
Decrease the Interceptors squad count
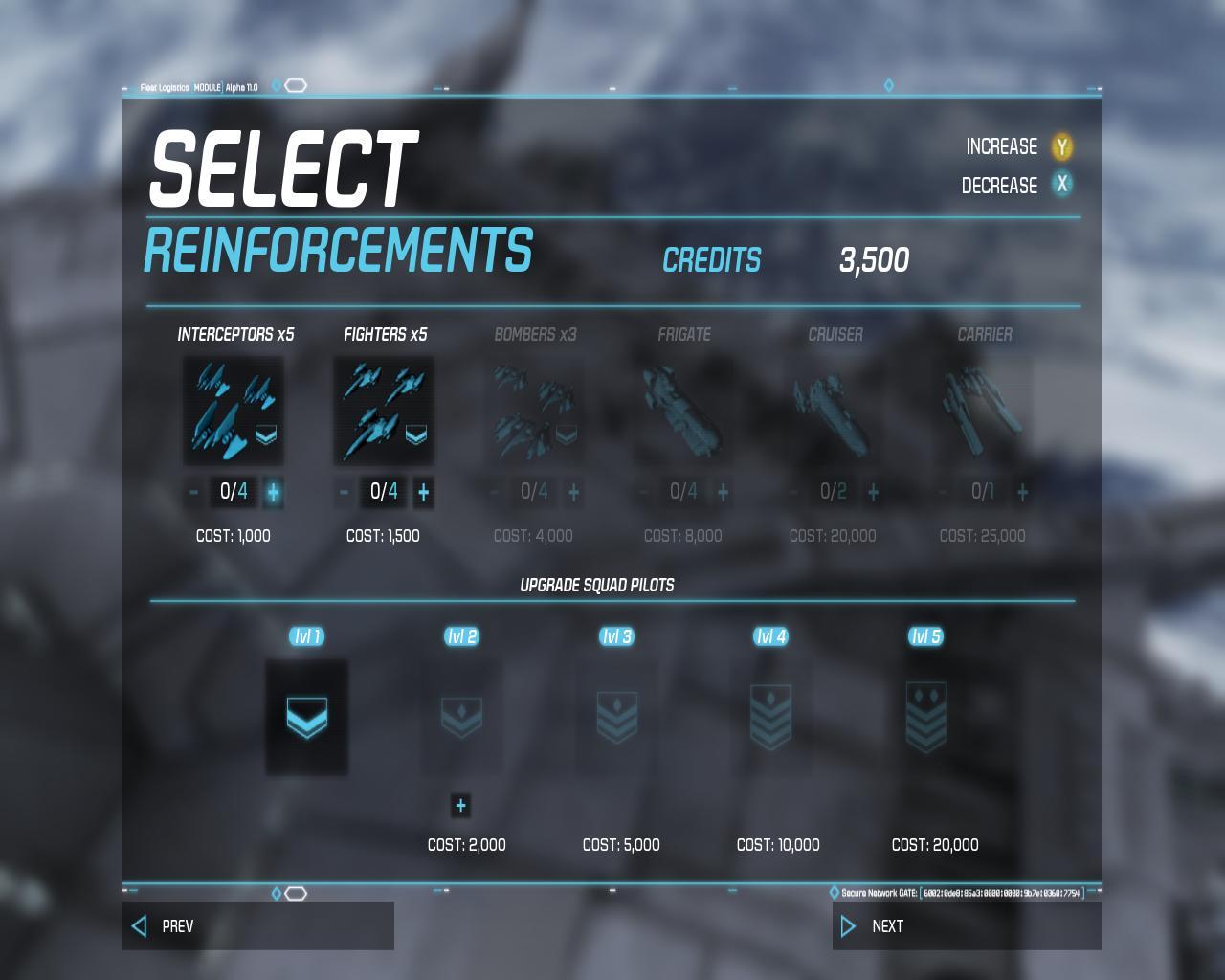[x=194, y=492]
